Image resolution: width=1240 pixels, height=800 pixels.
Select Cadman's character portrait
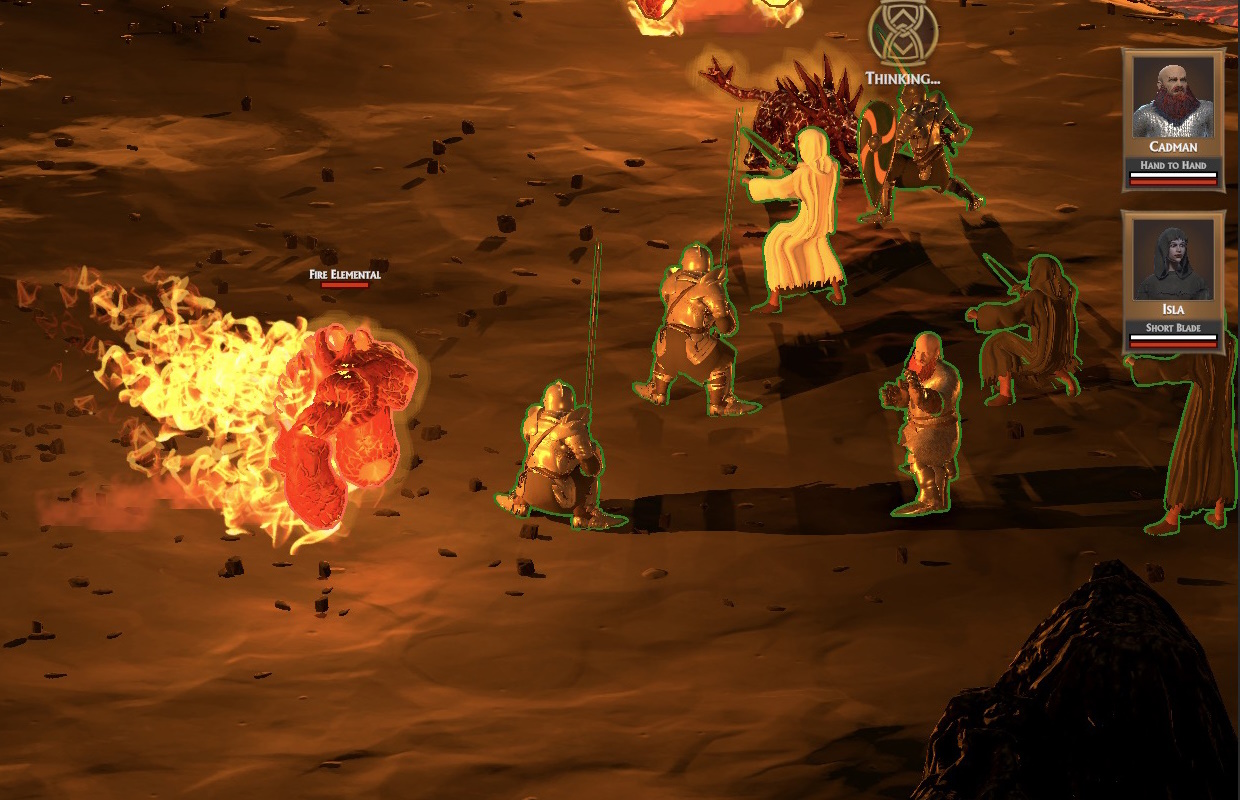coord(1172,99)
